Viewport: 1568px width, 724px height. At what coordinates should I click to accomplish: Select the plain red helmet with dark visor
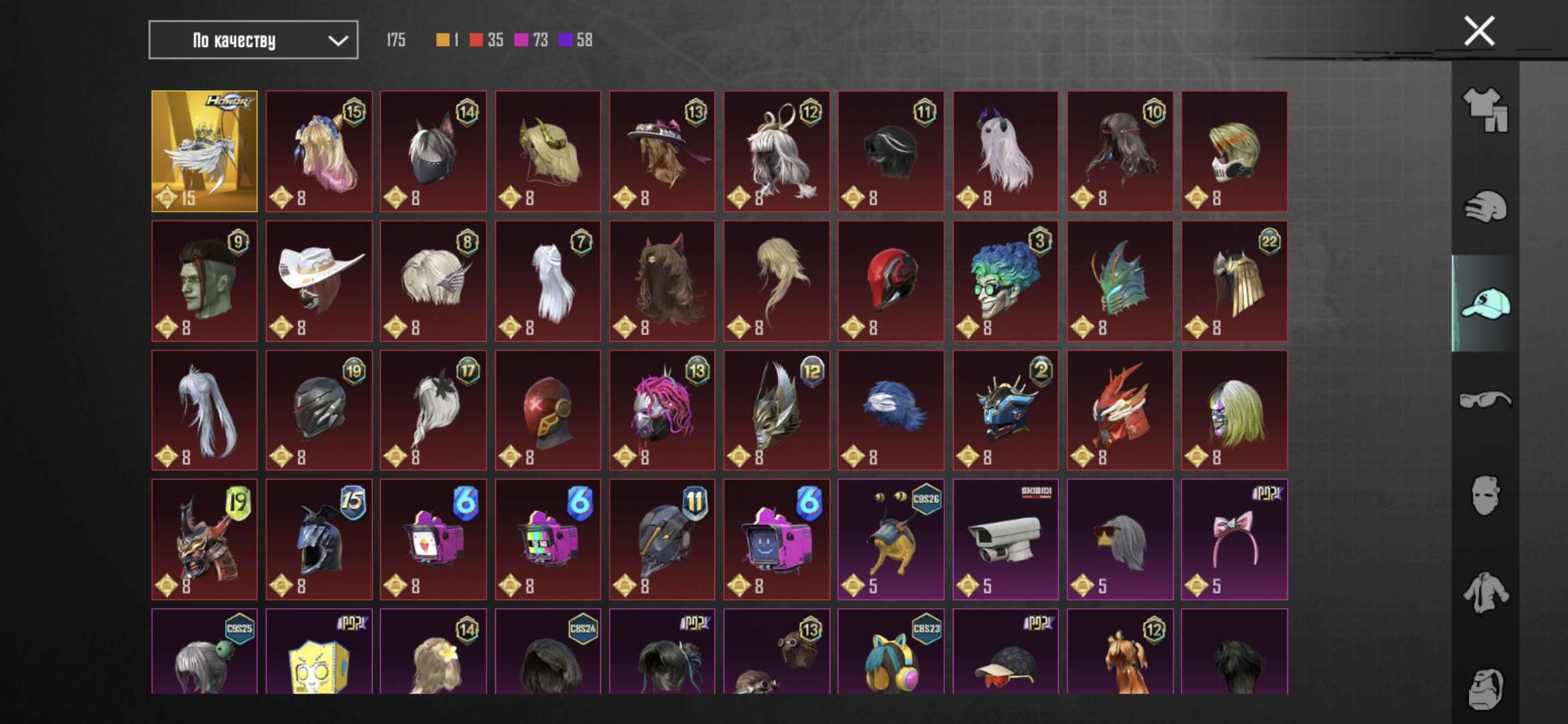point(891,281)
